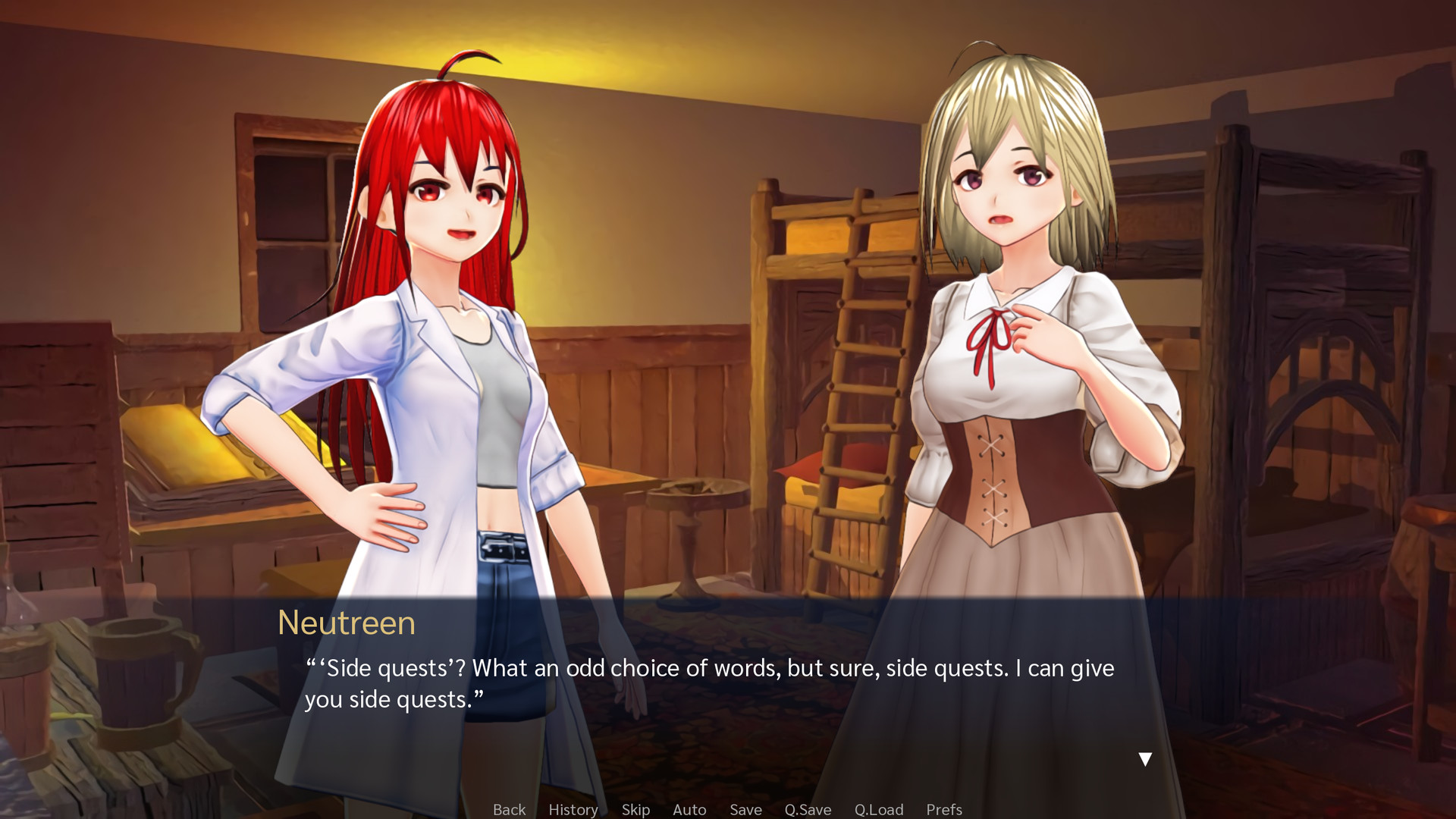Turn on Auto advance

click(689, 809)
